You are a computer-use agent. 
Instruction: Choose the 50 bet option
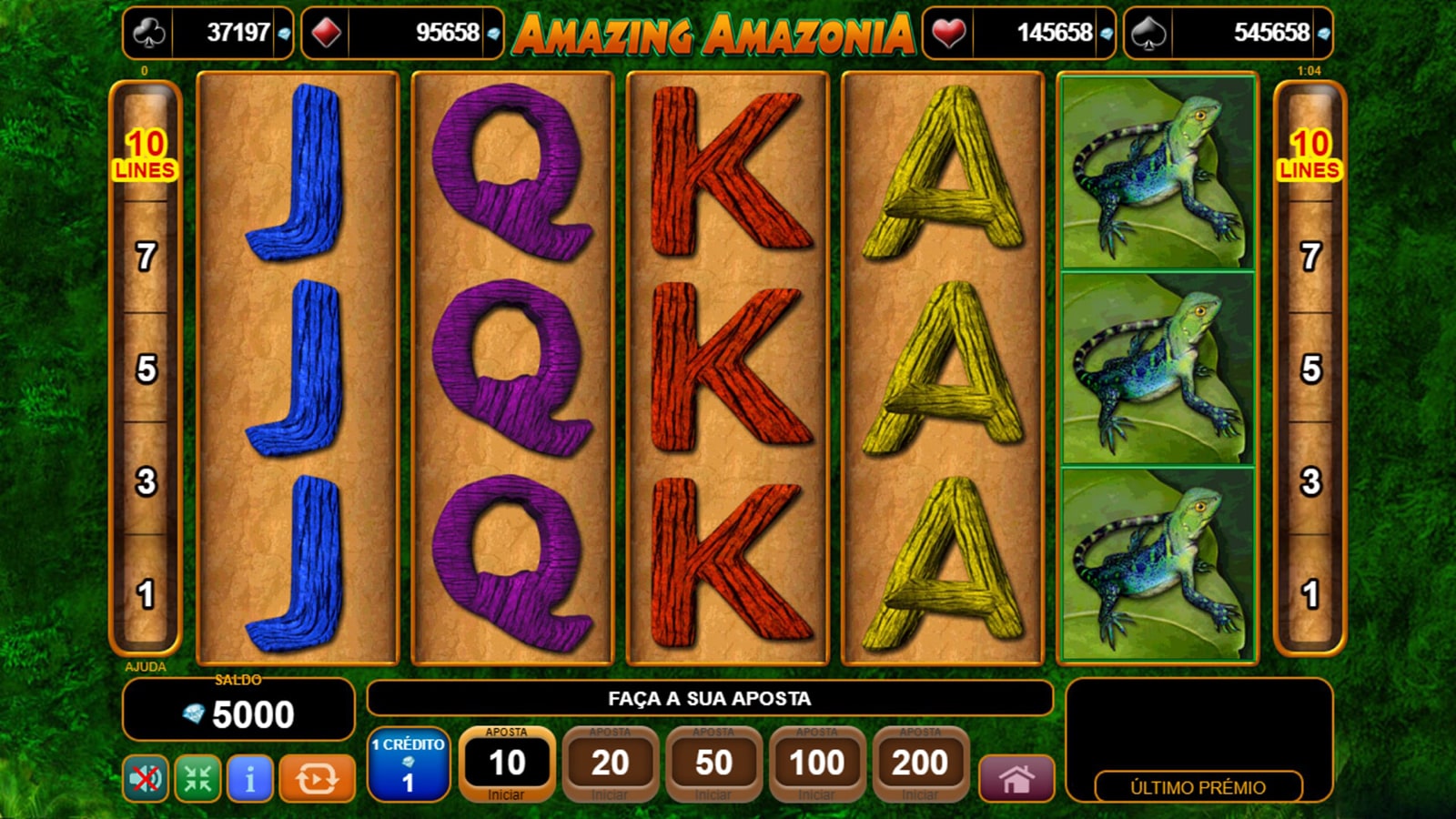click(x=713, y=763)
